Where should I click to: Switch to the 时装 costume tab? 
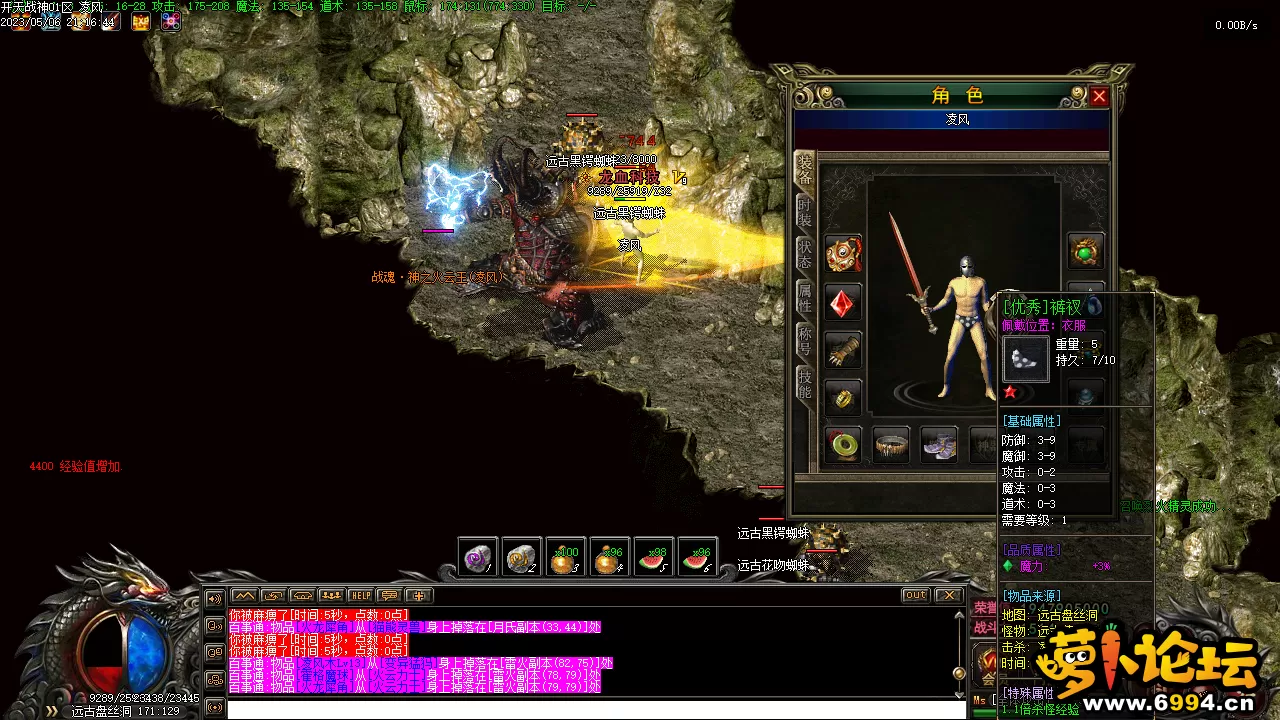pyautogui.click(x=805, y=211)
